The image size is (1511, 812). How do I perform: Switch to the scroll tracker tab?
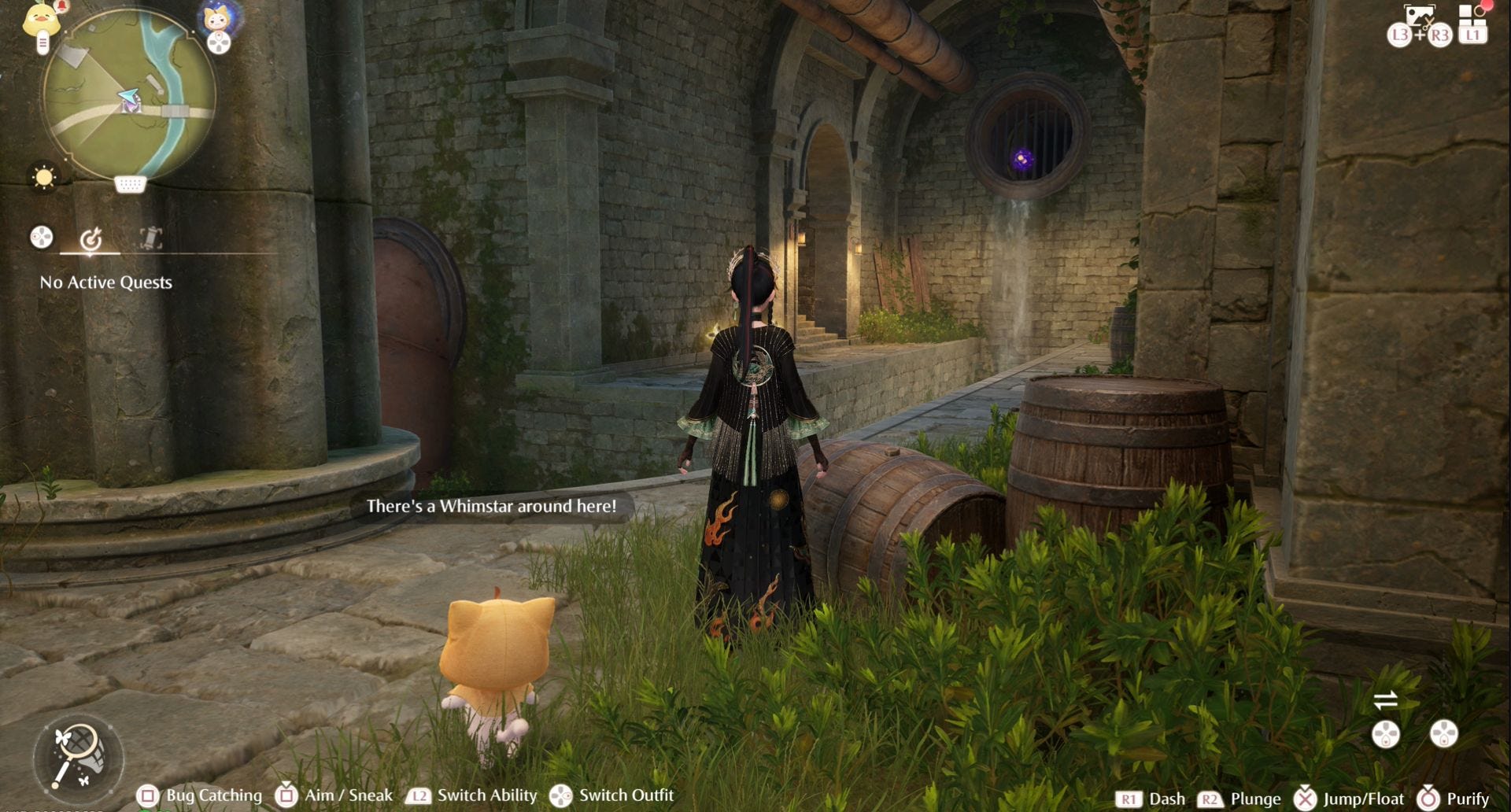point(150,238)
